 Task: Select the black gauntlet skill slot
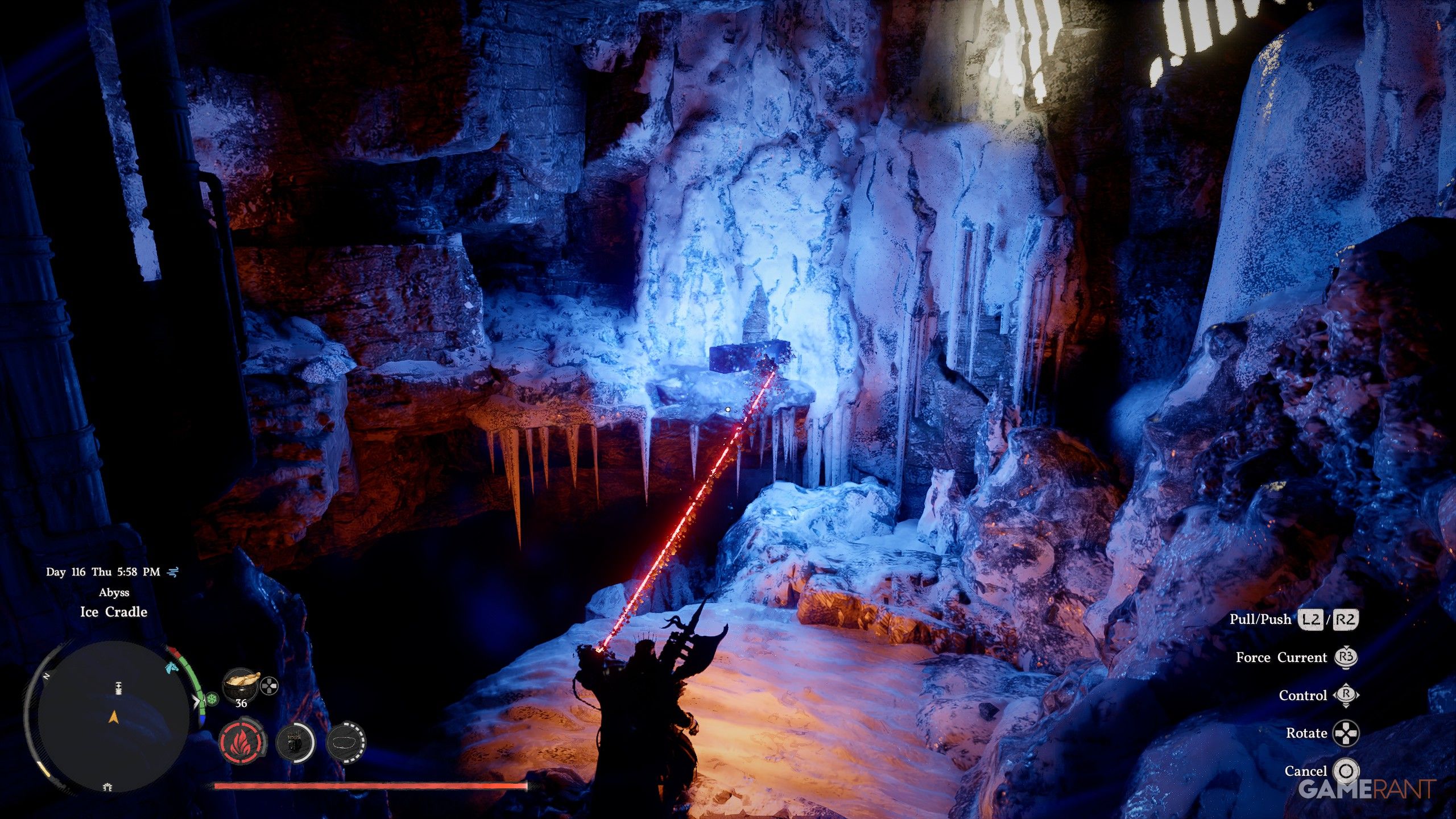[x=295, y=742]
